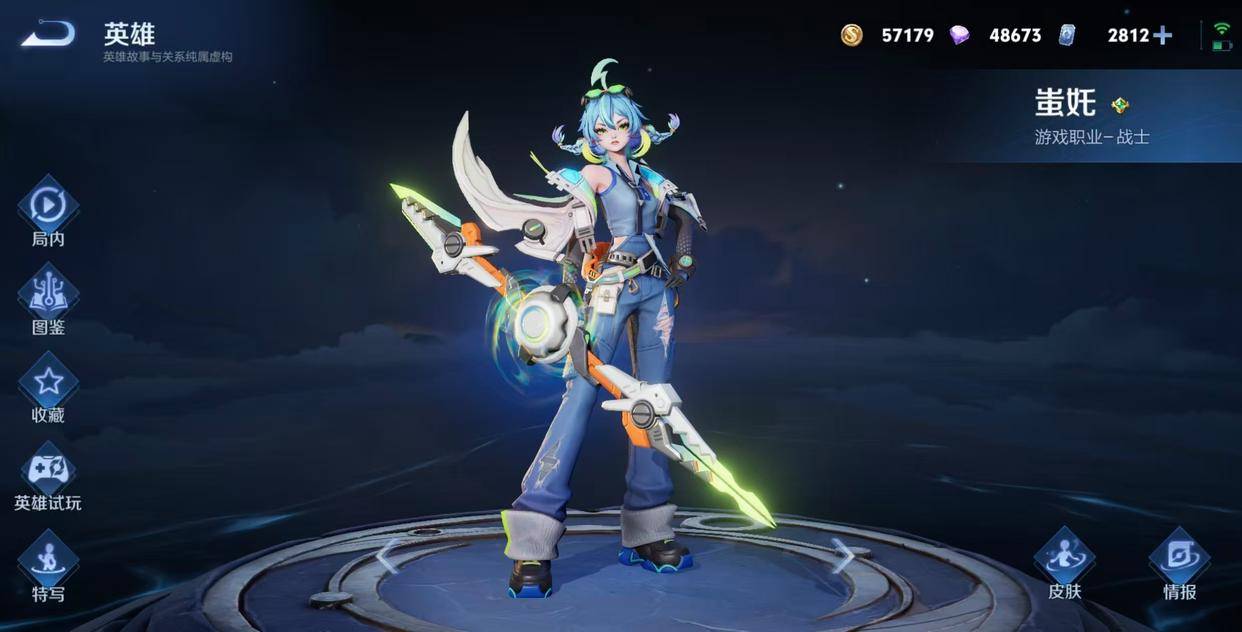The height and width of the screenshot is (632, 1242).
Task: Tap the plus button to add vouchers
Action: pos(1162,36)
